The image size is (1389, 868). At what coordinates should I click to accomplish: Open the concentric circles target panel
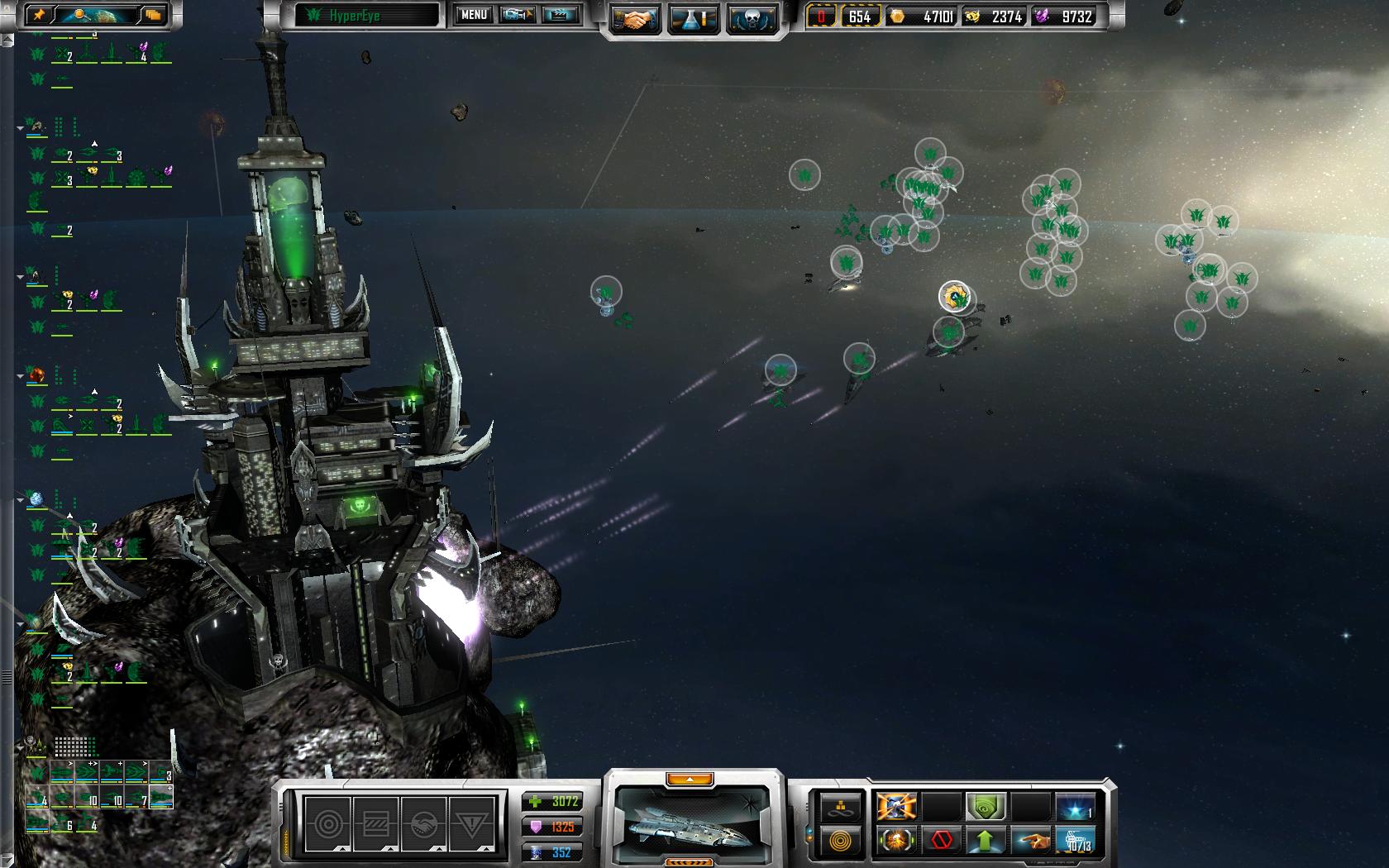pyautogui.click(x=327, y=823)
